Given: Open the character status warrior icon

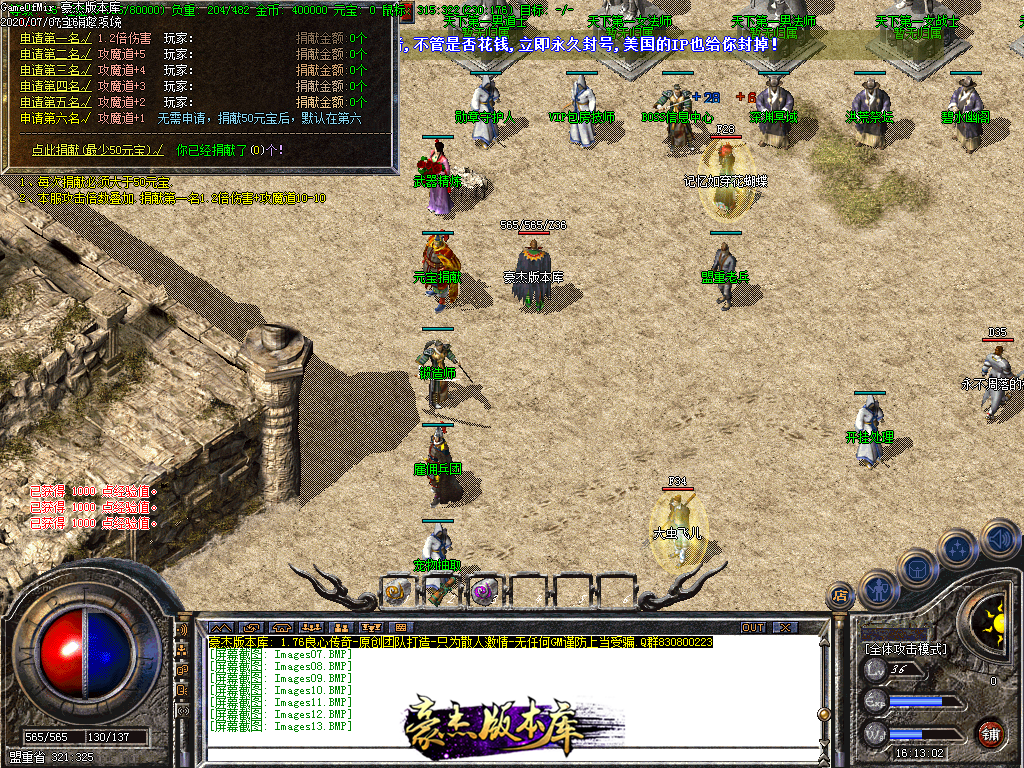Looking at the screenshot, I should tap(877, 589).
